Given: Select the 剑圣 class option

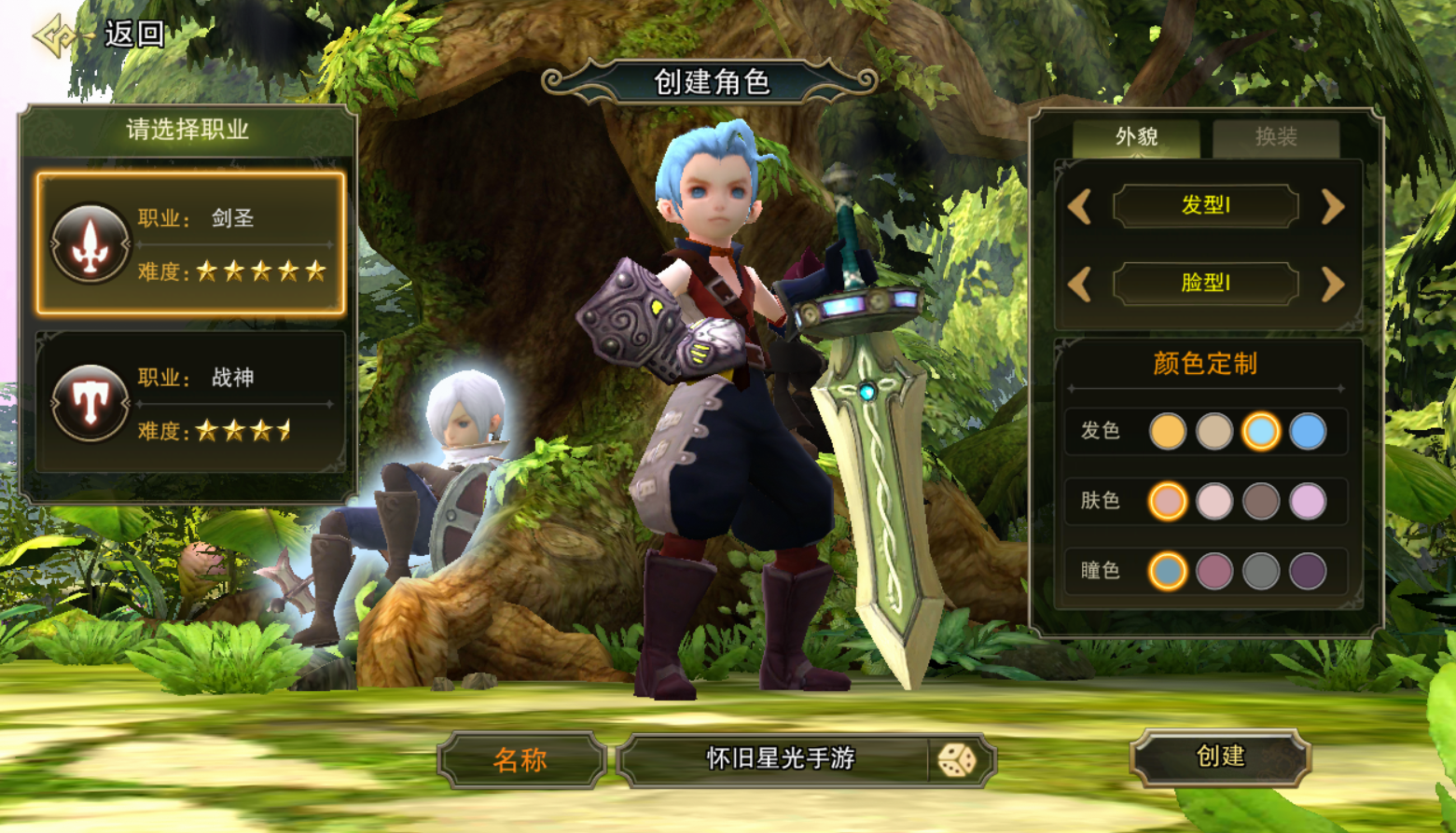Looking at the screenshot, I should click(191, 243).
